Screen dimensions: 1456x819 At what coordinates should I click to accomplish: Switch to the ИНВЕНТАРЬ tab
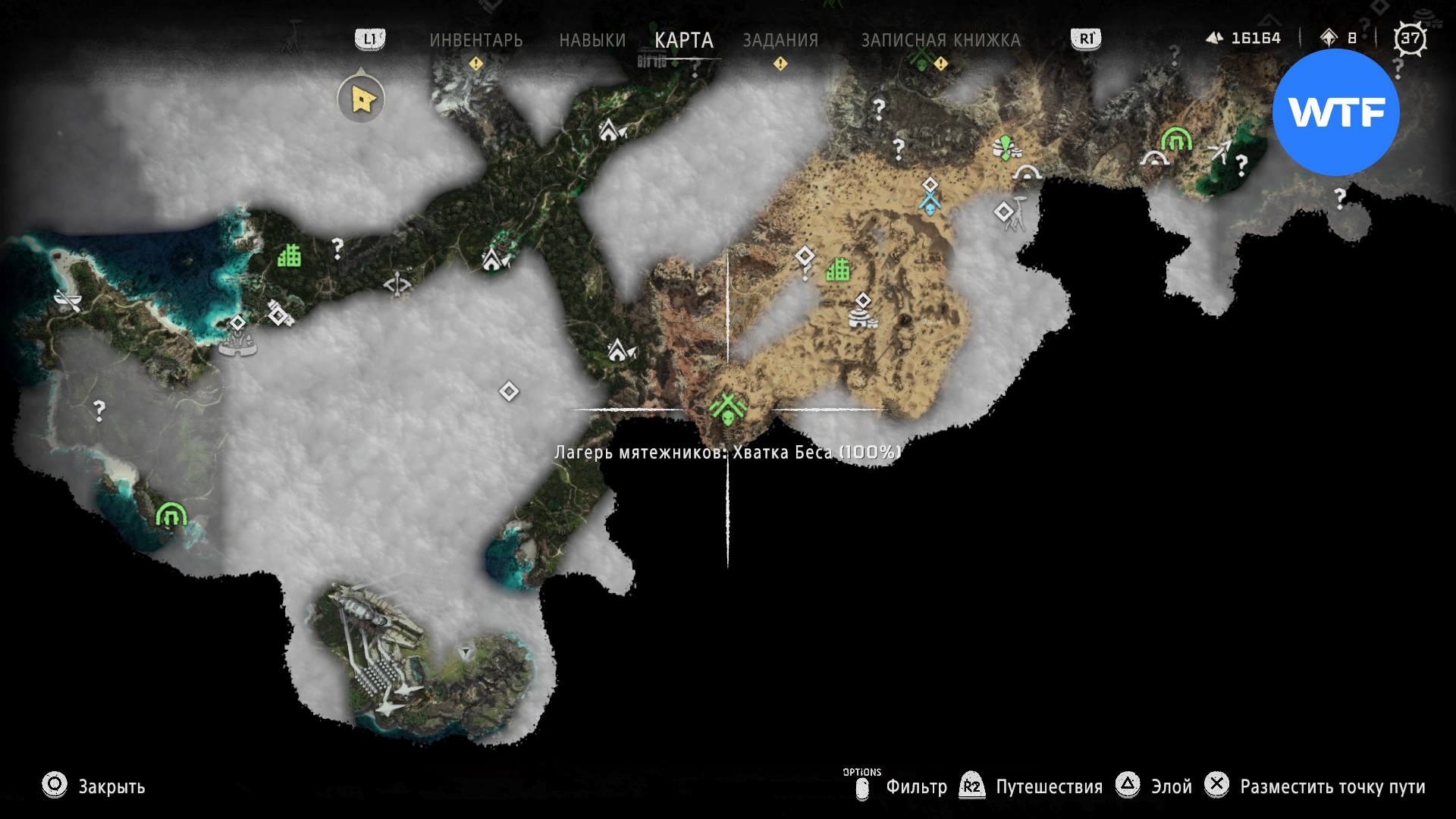[x=475, y=40]
